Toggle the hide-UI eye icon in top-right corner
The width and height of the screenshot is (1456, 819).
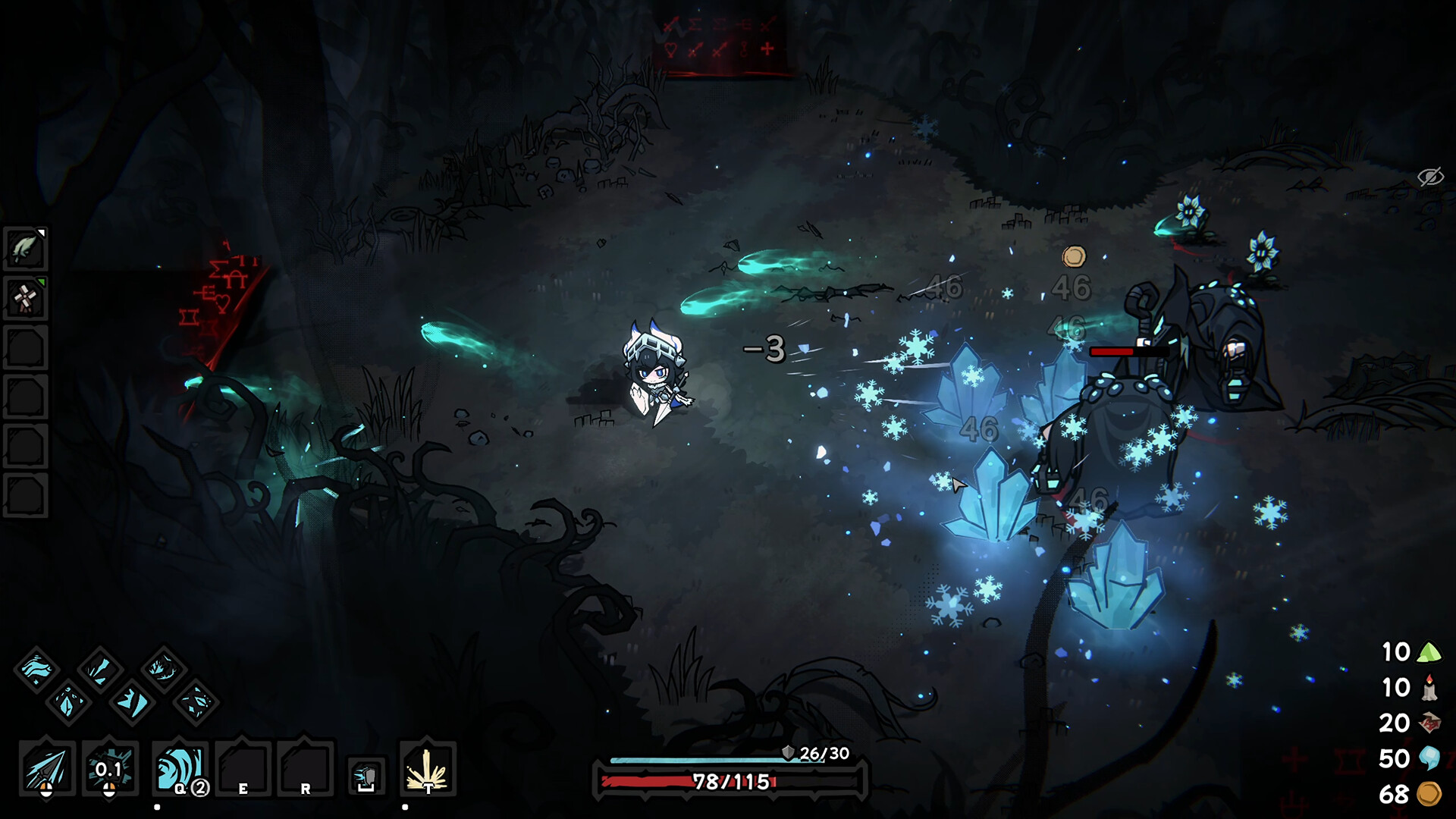1429,176
